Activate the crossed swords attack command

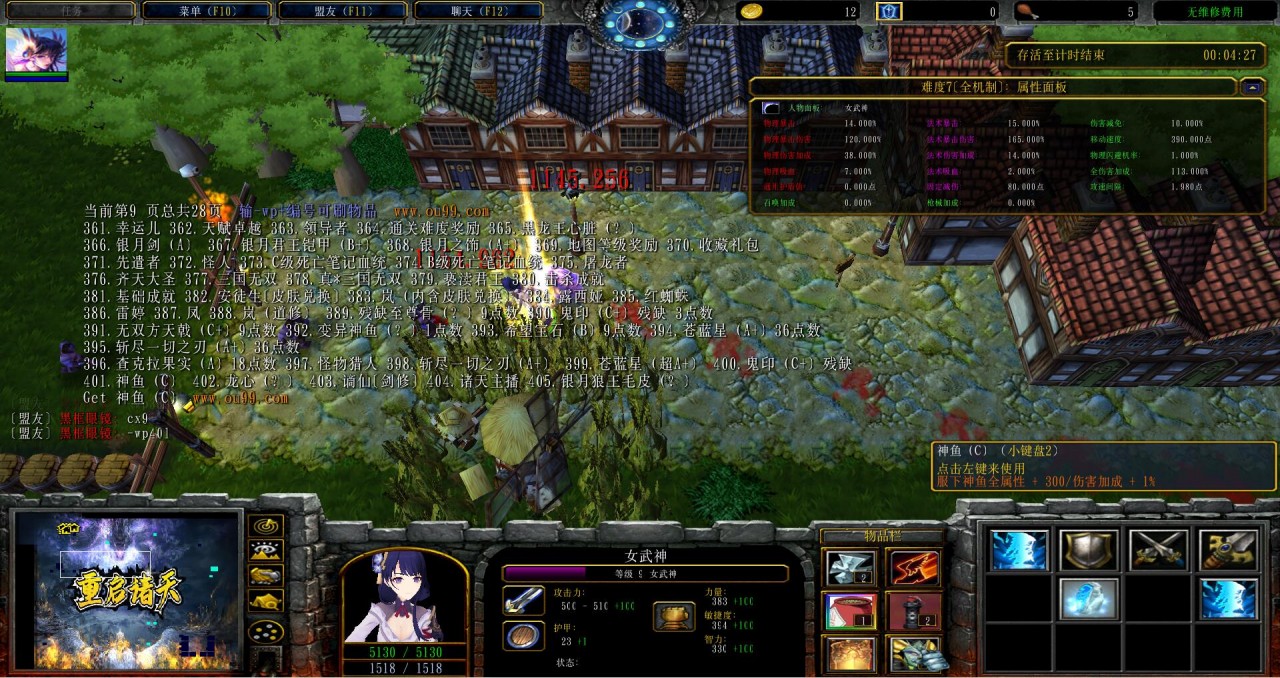[x=1157, y=550]
